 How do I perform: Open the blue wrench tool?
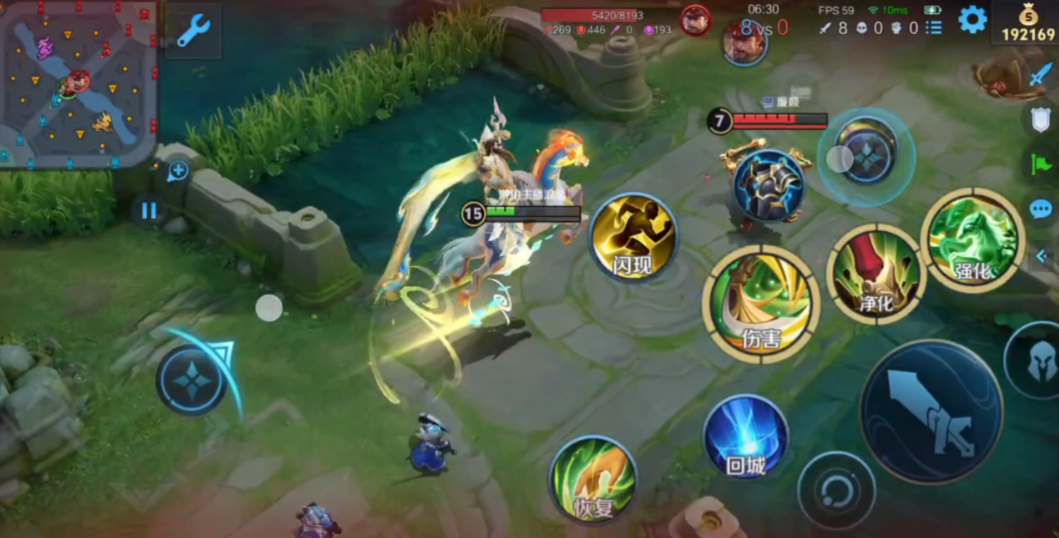click(x=193, y=30)
